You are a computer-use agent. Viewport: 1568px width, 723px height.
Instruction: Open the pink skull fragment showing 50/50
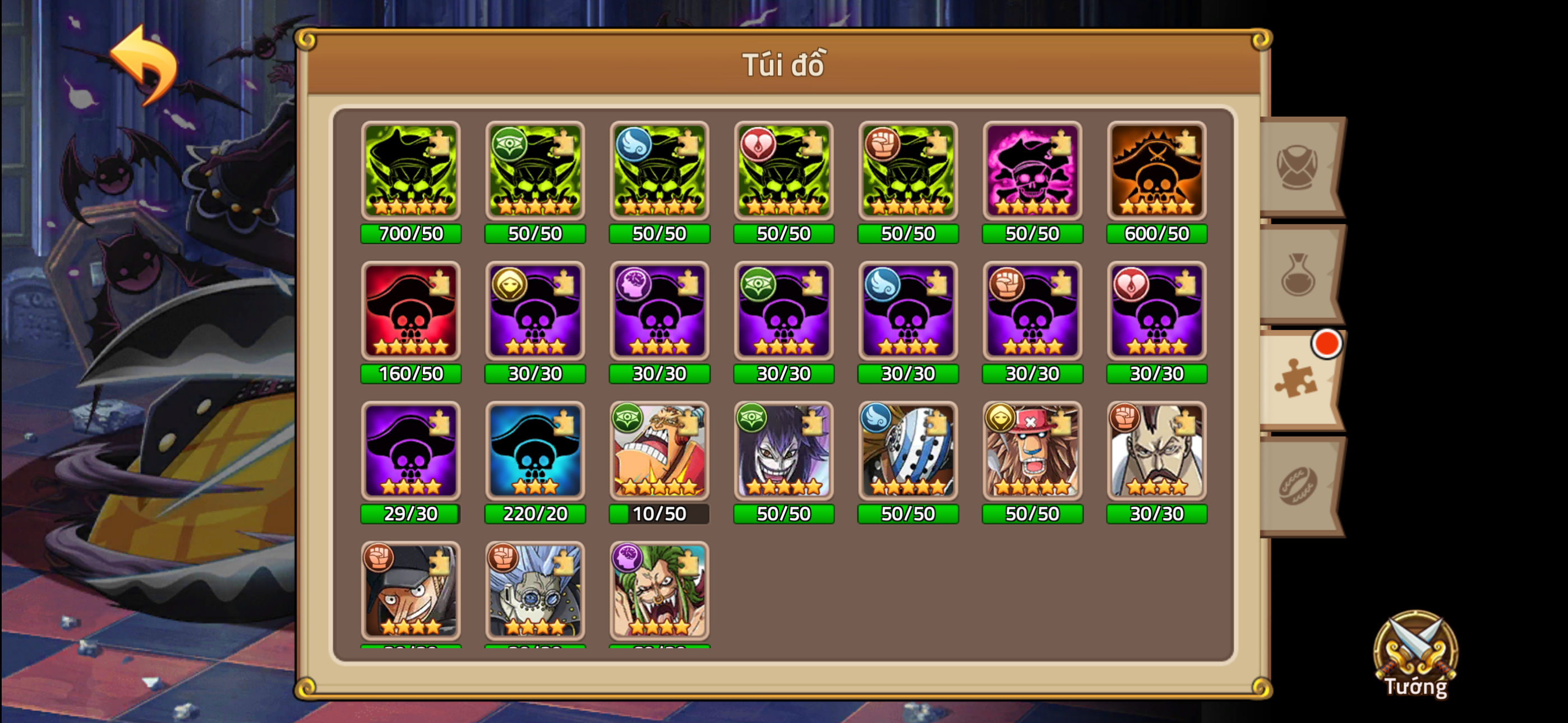point(1033,172)
